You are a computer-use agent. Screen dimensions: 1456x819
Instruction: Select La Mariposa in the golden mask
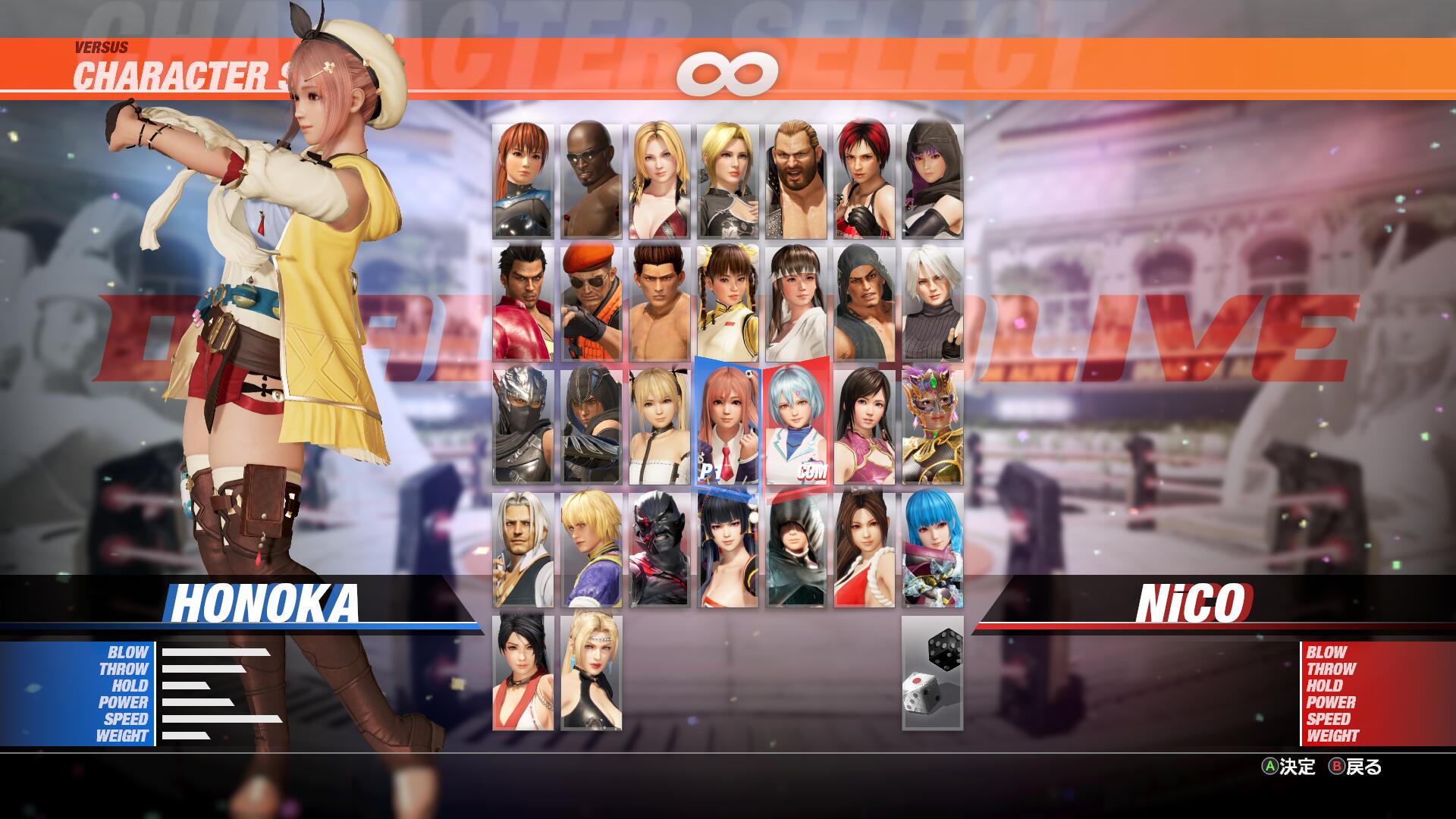pos(932,426)
